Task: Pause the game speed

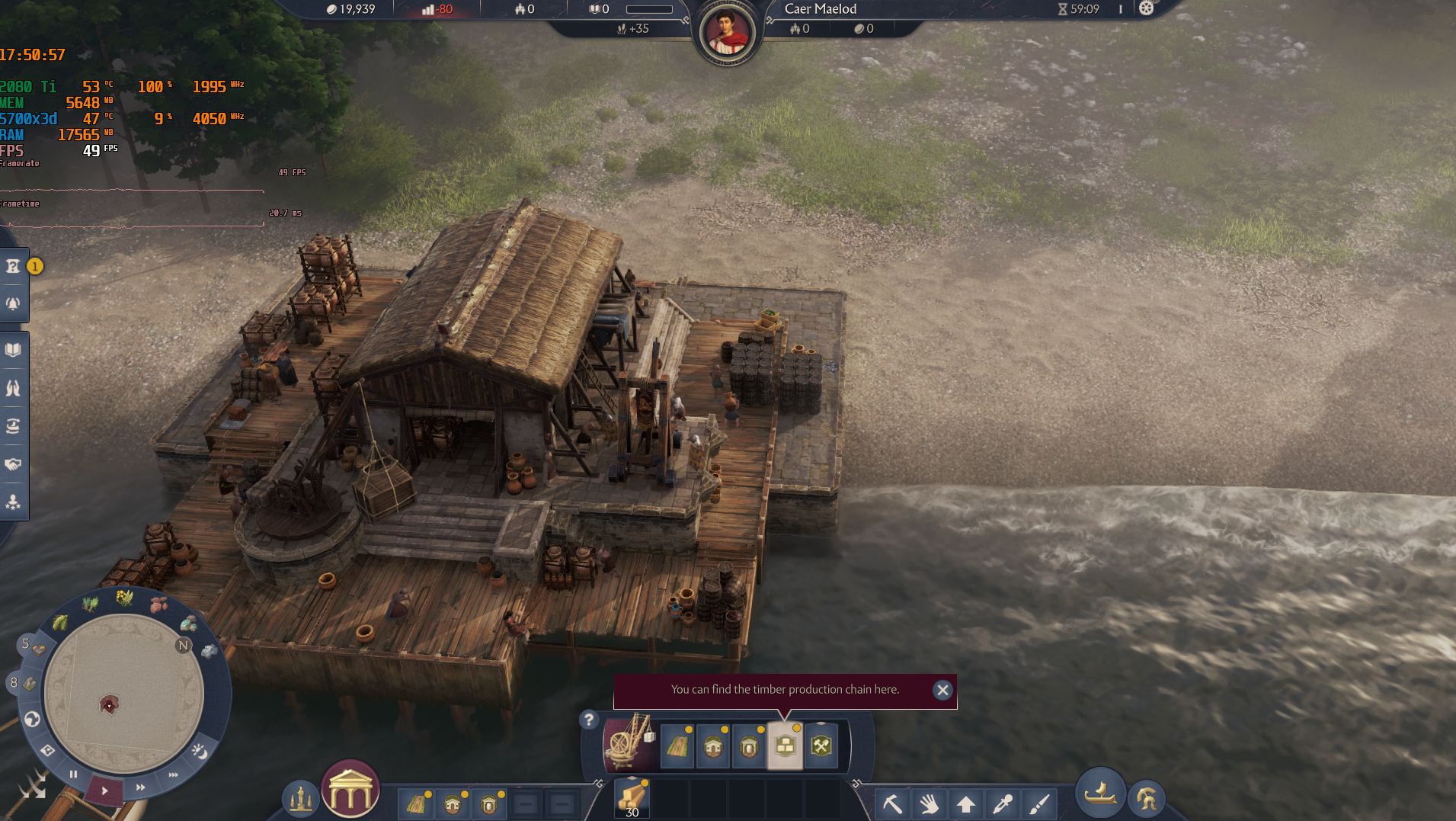Action: point(73,774)
